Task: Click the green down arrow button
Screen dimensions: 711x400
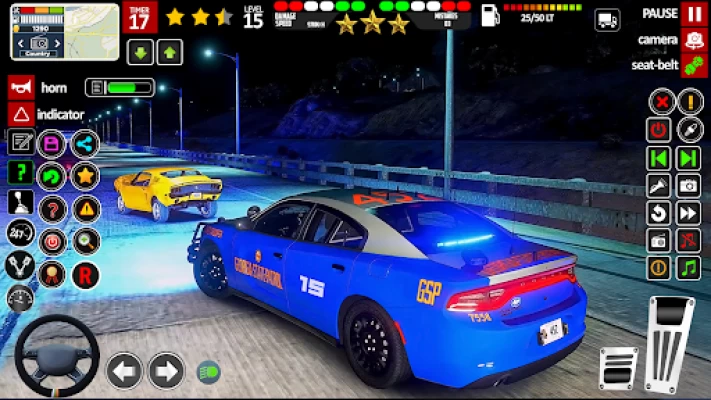Action: (x=140, y=52)
